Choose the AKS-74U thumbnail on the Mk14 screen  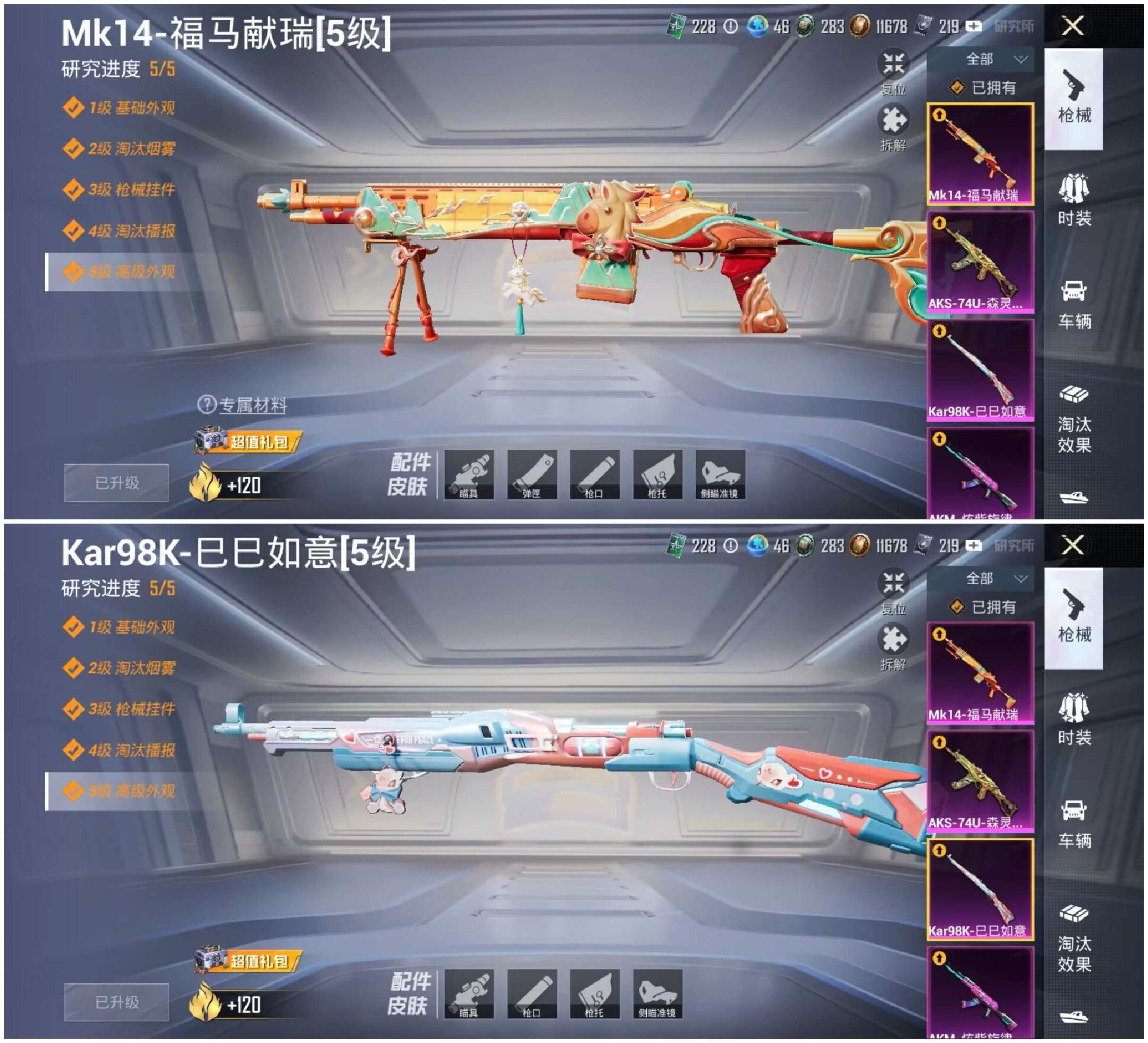pos(980,262)
